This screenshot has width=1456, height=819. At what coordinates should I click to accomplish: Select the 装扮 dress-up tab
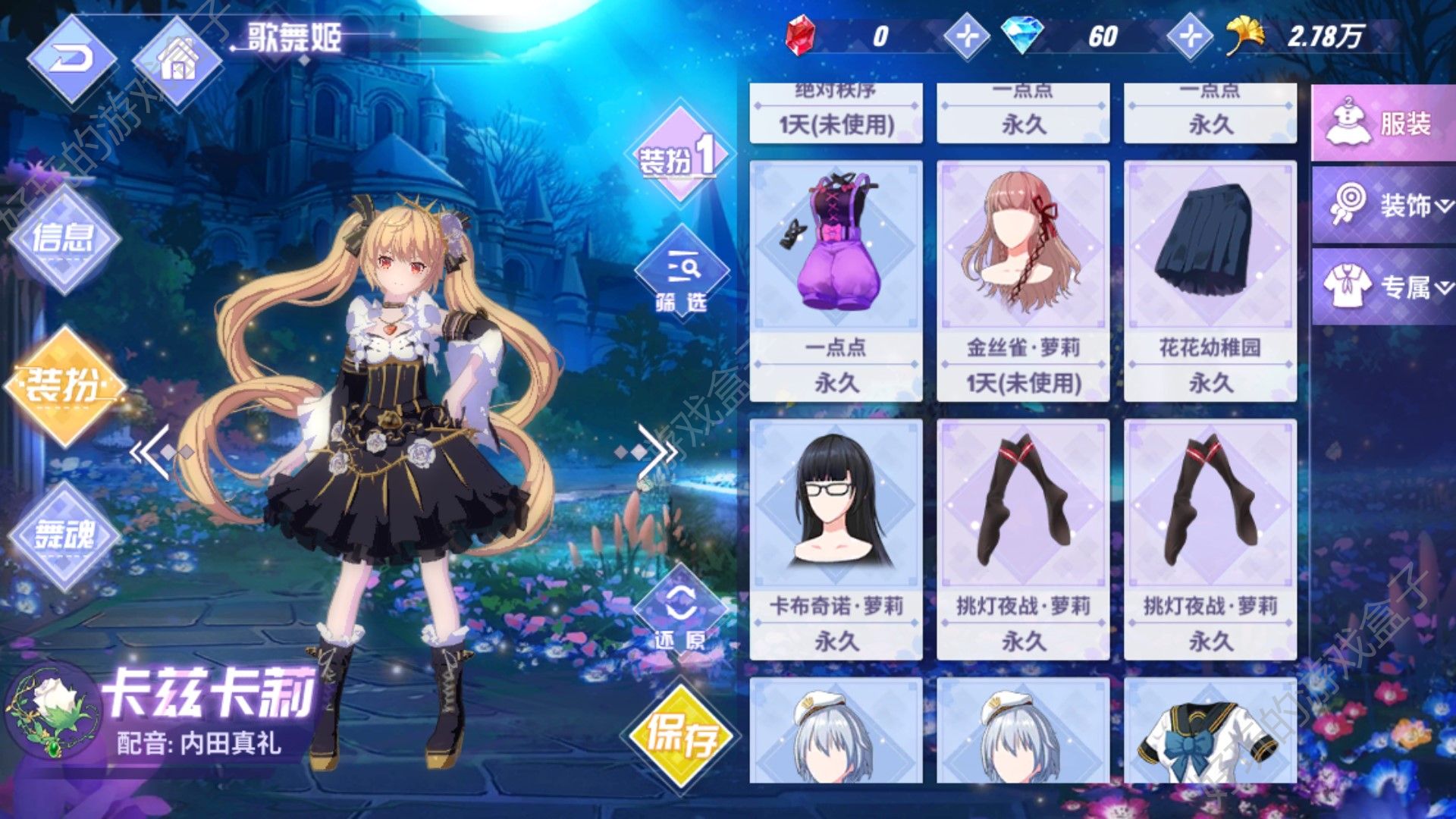pyautogui.click(x=64, y=385)
